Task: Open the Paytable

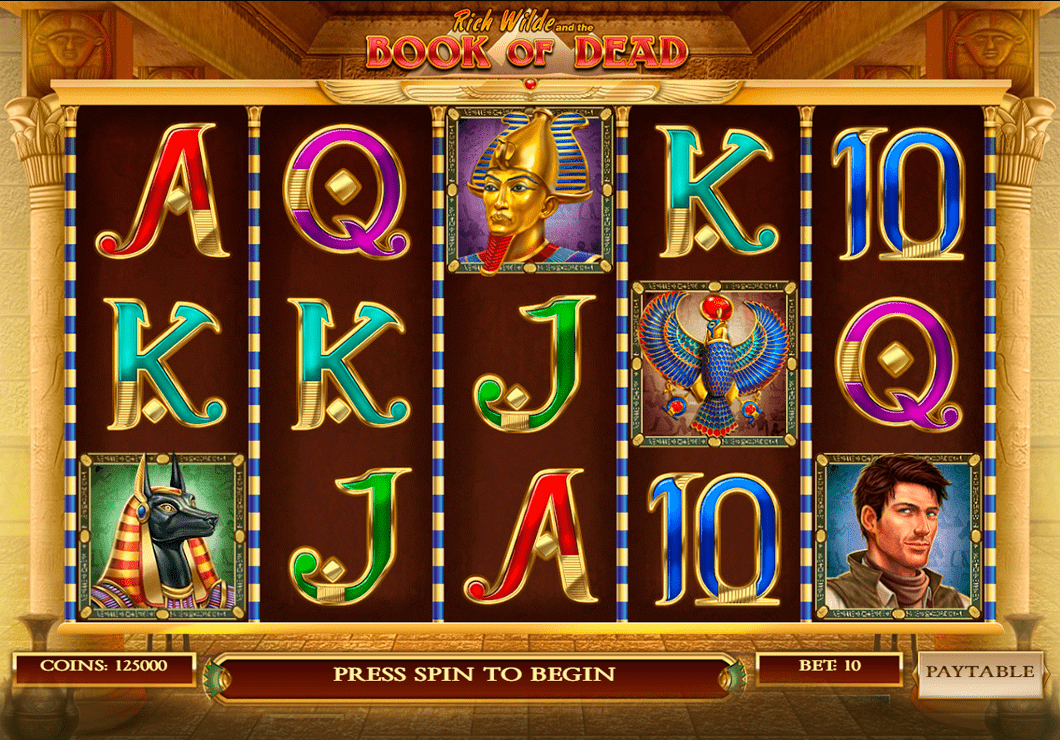Action: click(x=978, y=671)
